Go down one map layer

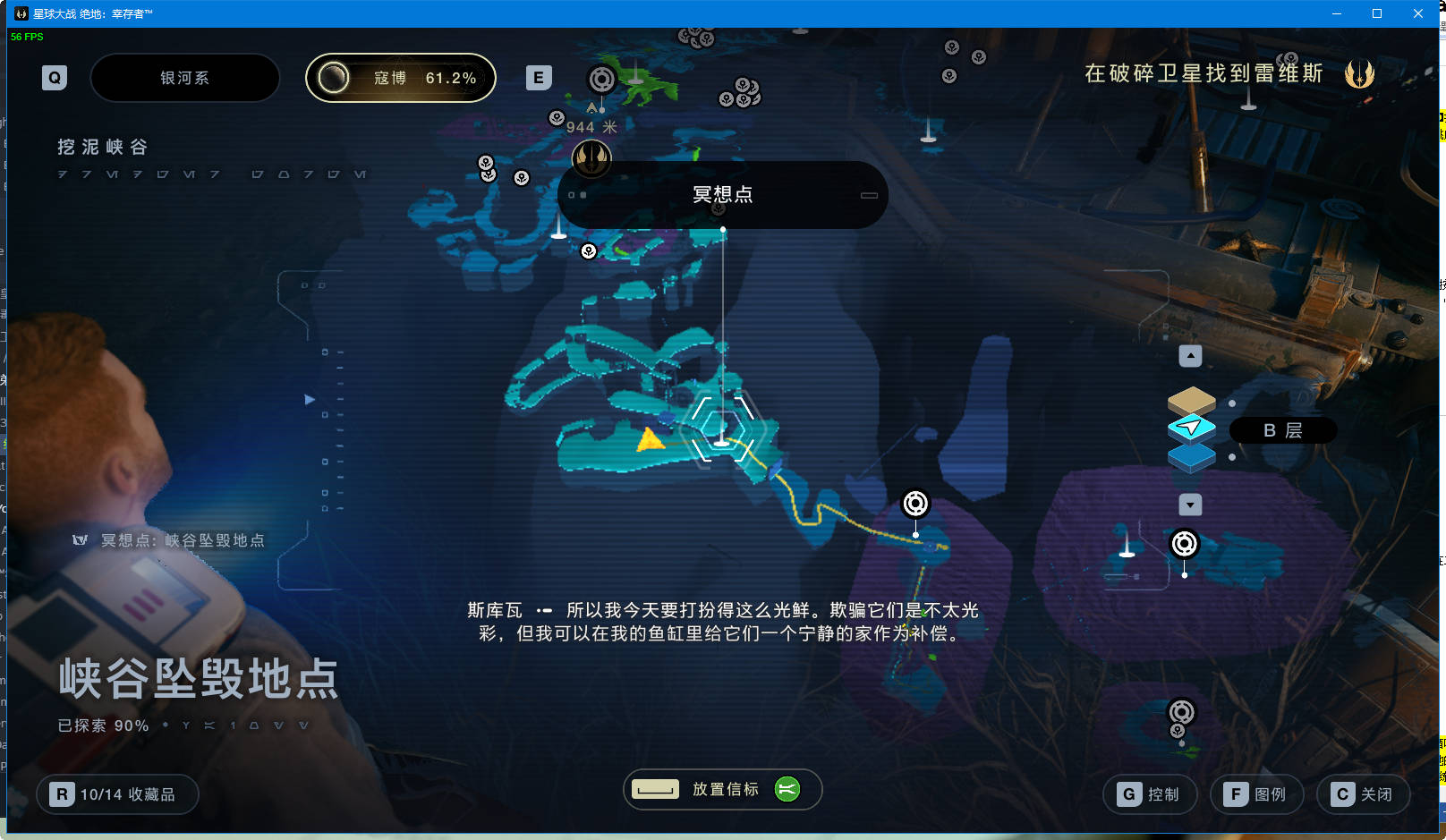point(1190,505)
